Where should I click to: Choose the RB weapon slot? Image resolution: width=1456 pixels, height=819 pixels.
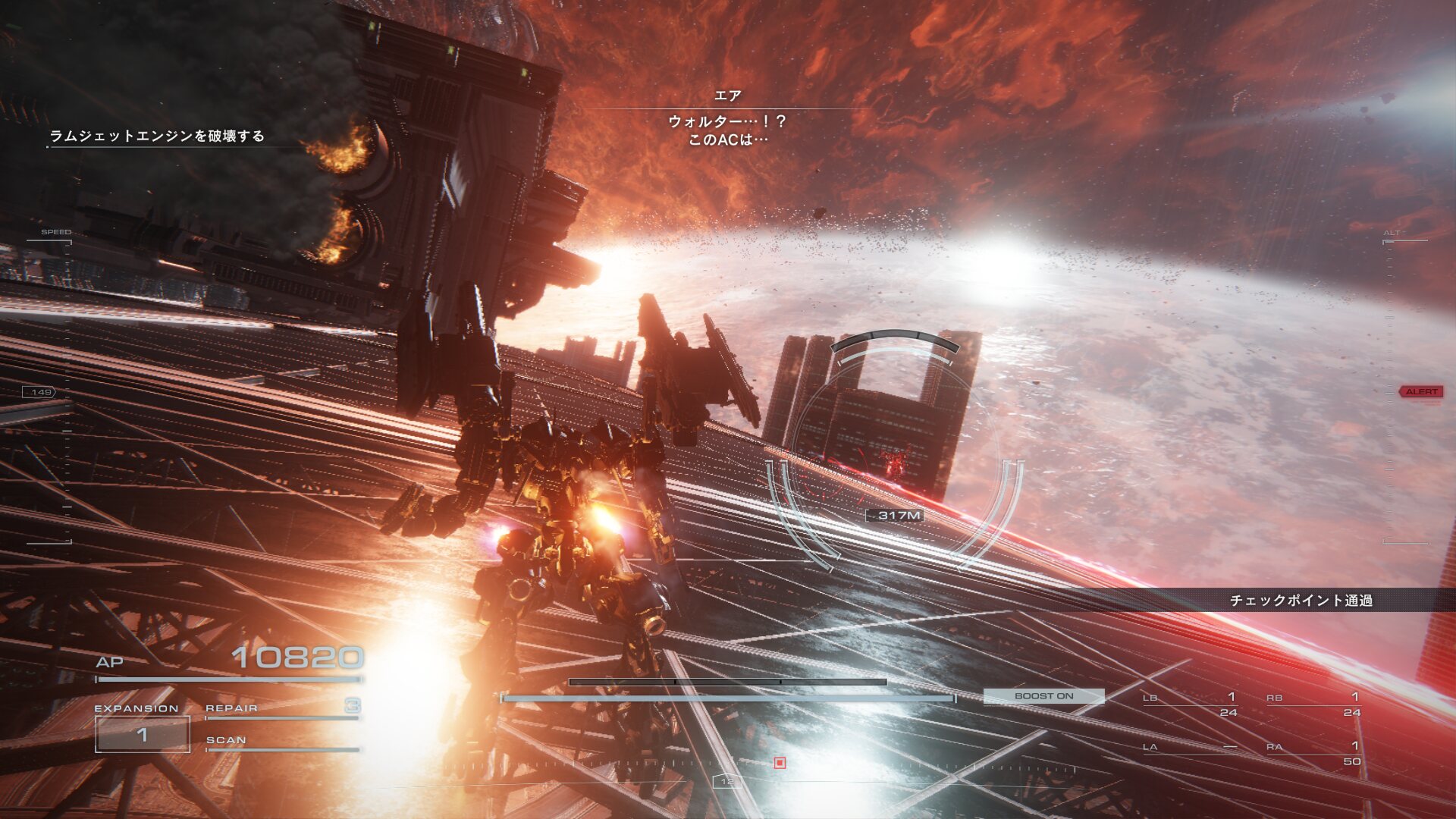pos(1313,704)
